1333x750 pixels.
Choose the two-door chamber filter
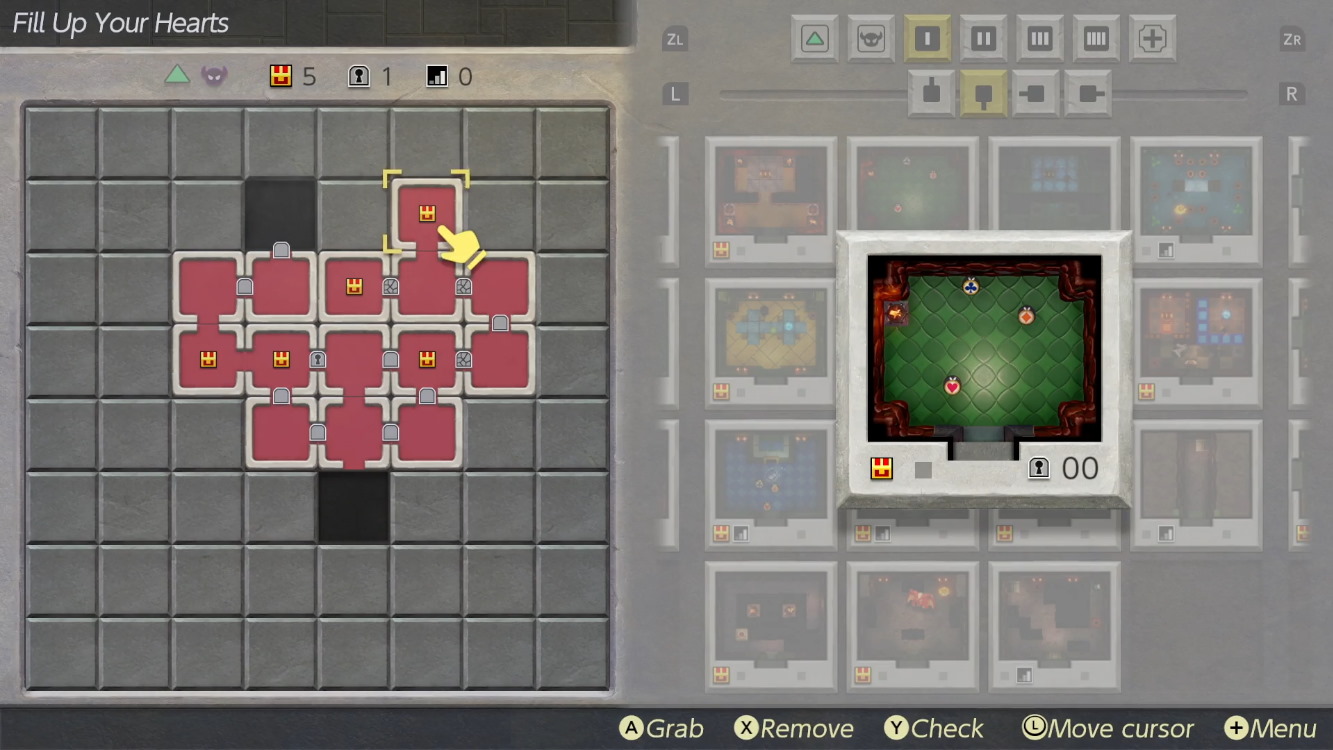coord(983,39)
